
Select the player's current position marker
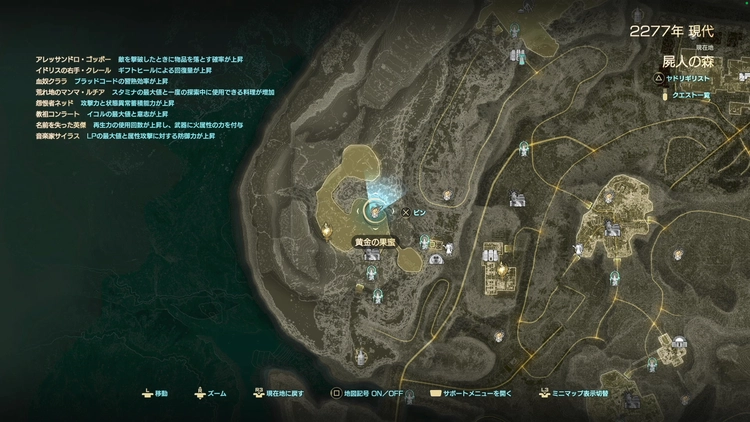[x=376, y=210]
